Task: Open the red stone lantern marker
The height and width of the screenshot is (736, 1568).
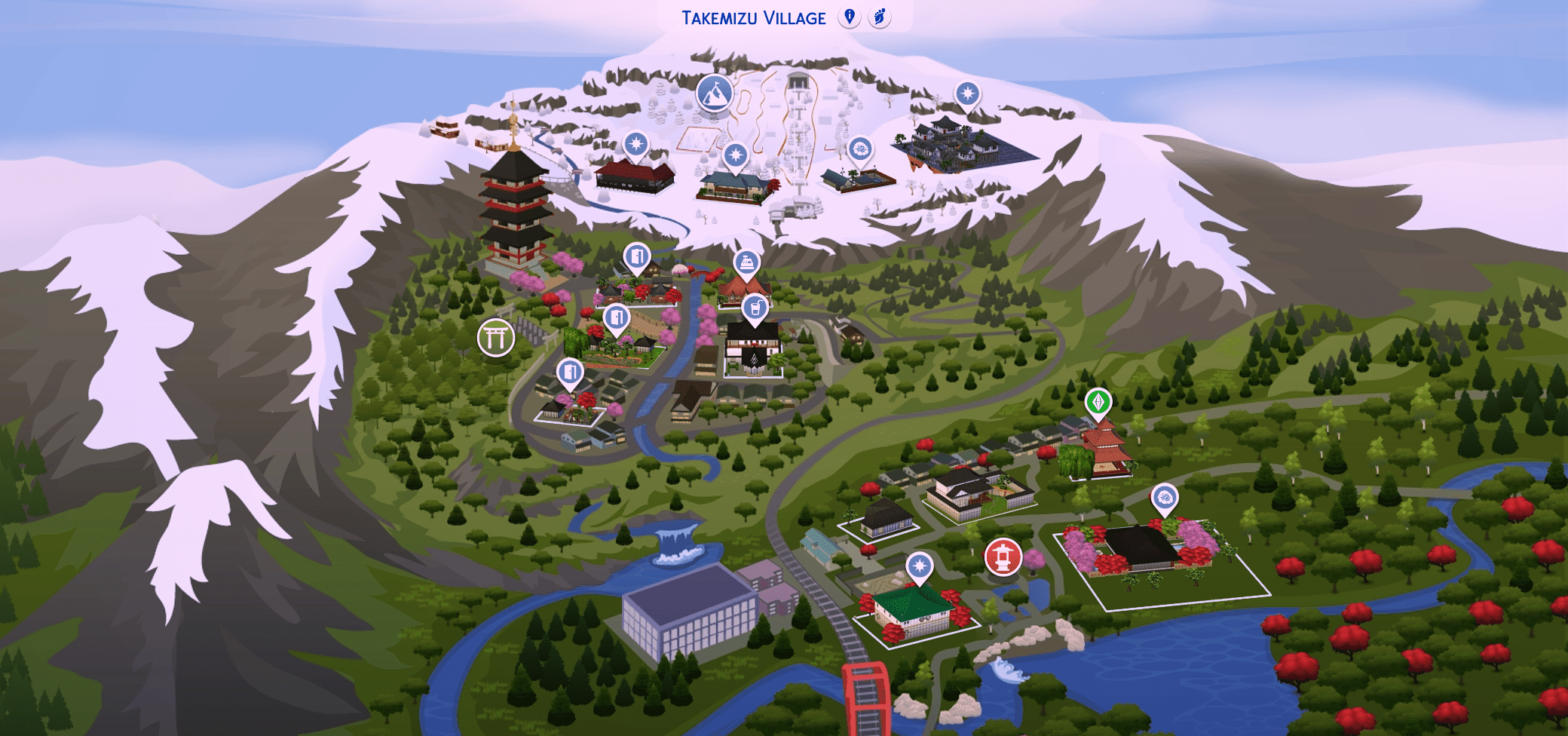Action: coord(1003,557)
